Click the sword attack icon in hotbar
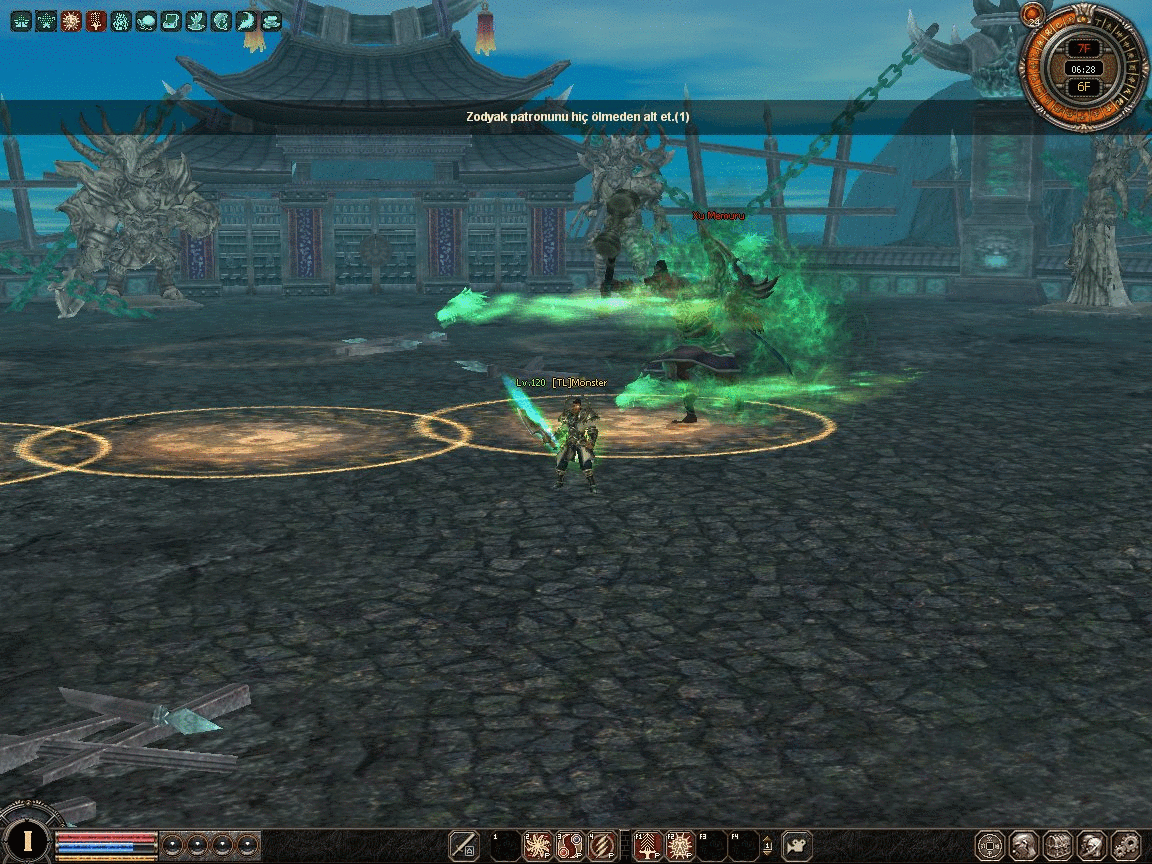Screen dimensions: 1152x864 point(463,846)
